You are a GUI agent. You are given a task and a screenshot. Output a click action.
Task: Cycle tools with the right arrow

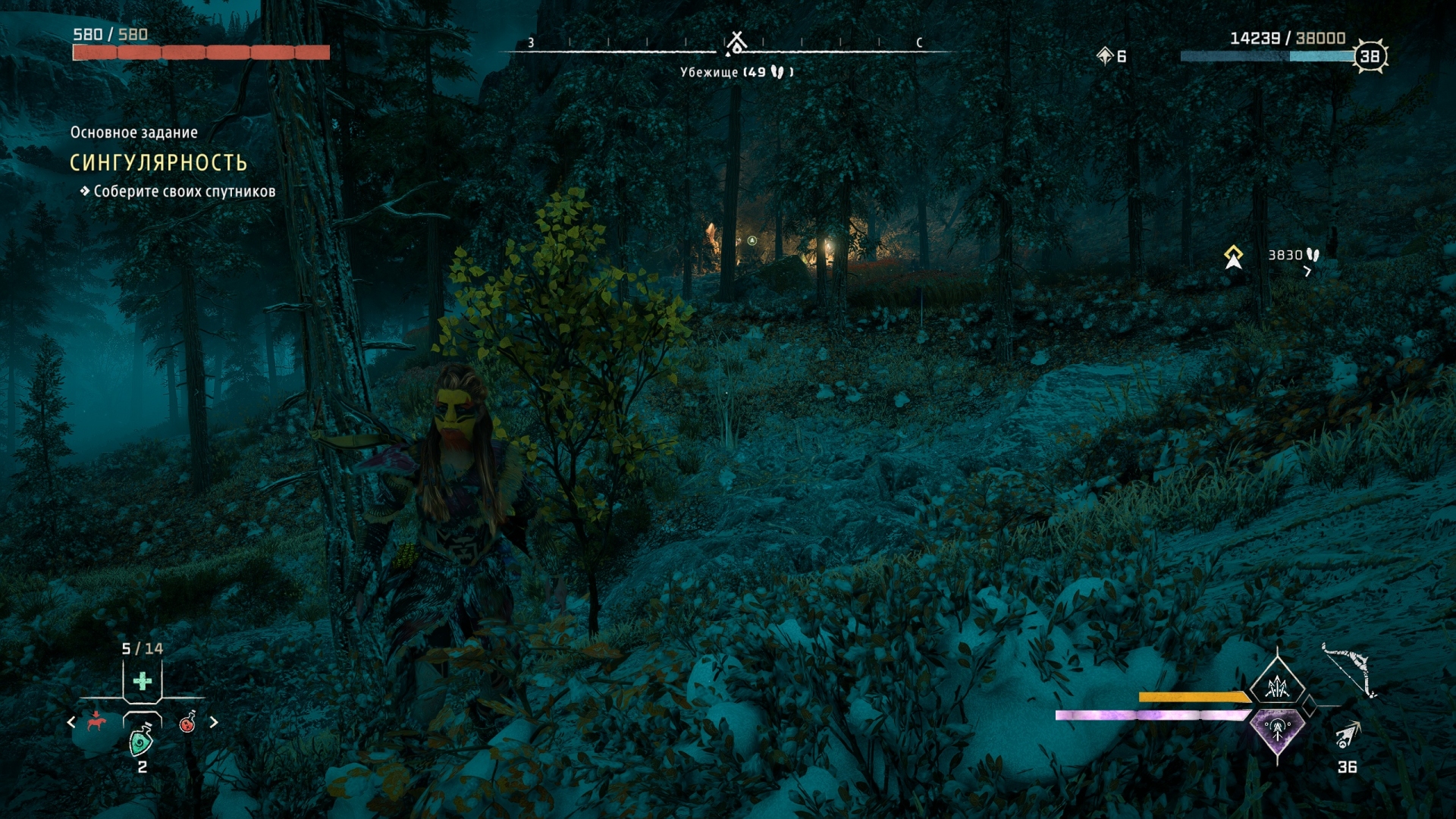pyautogui.click(x=214, y=722)
